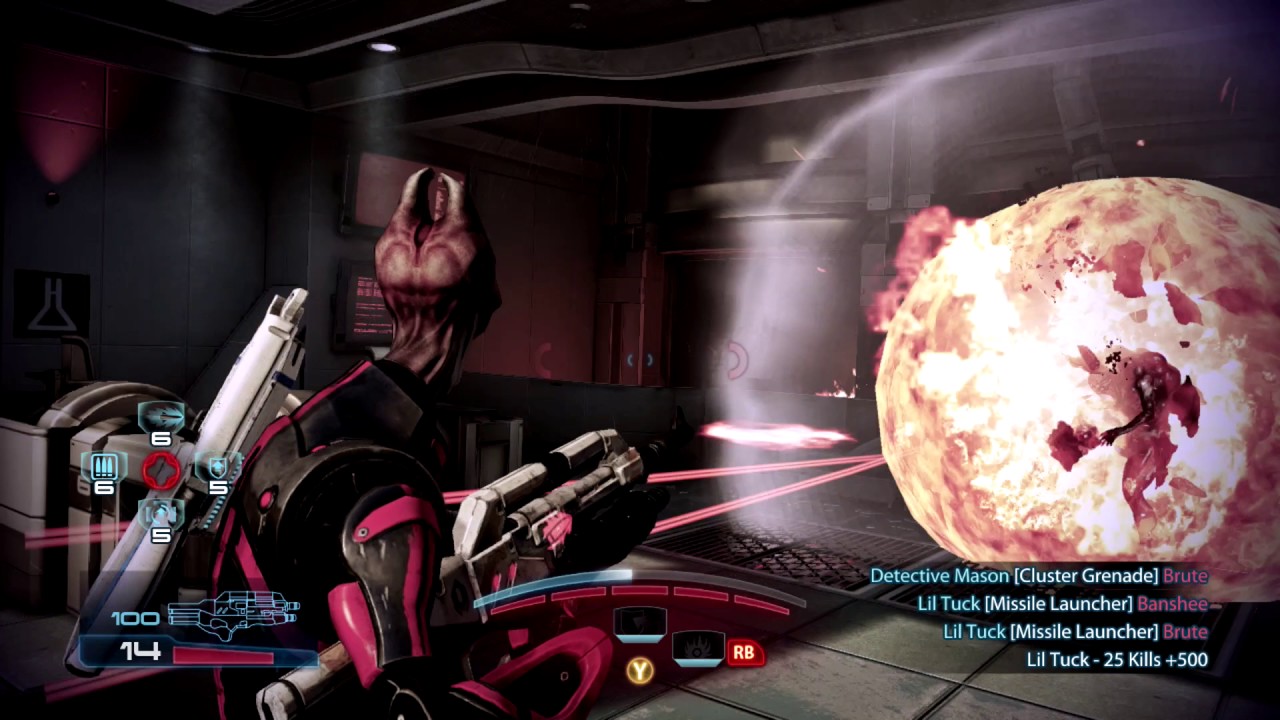Select the medi-gel revive consumable
The image size is (1280, 720).
160,514
